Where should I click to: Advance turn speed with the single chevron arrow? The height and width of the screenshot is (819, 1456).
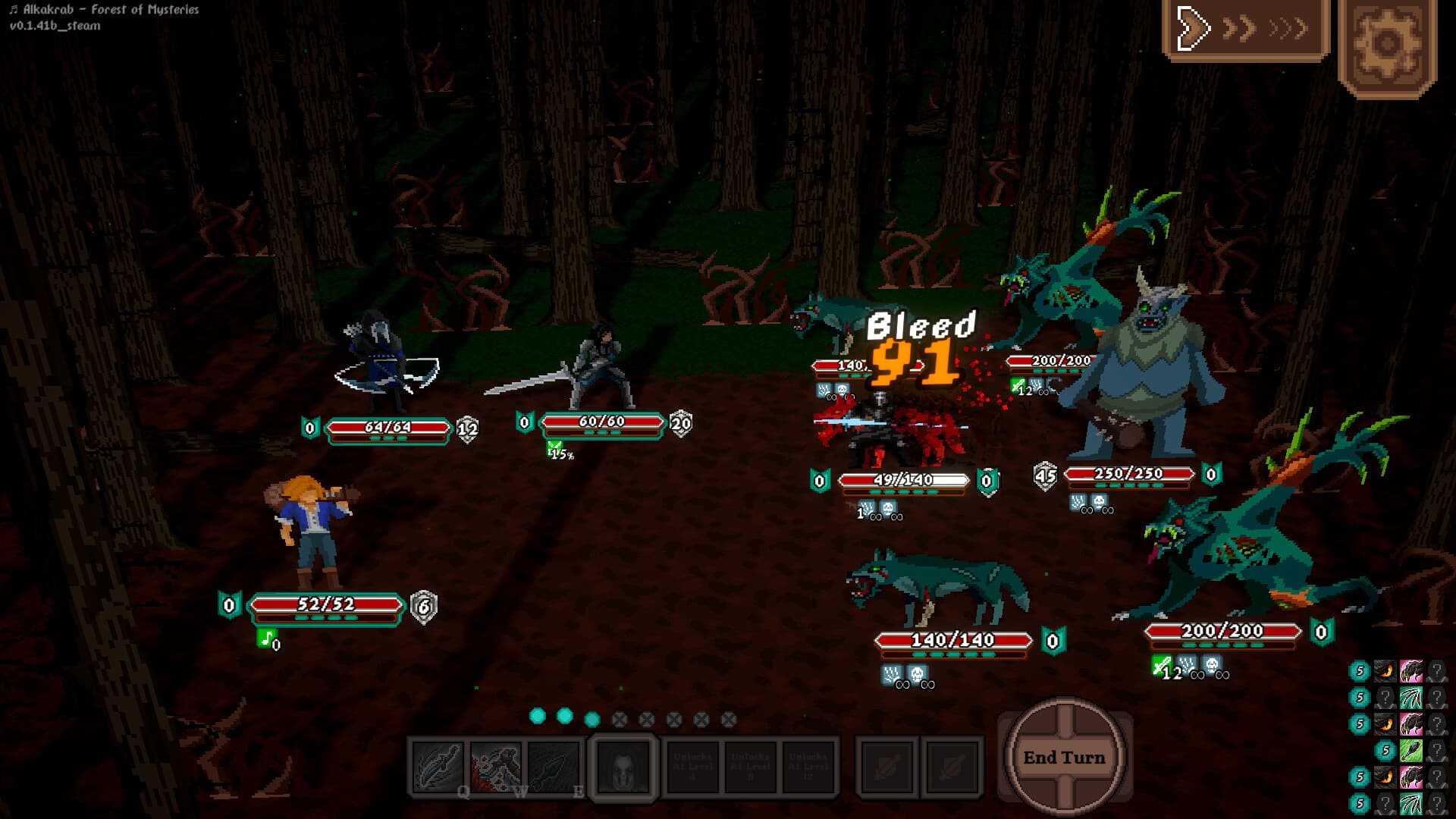tap(1194, 30)
